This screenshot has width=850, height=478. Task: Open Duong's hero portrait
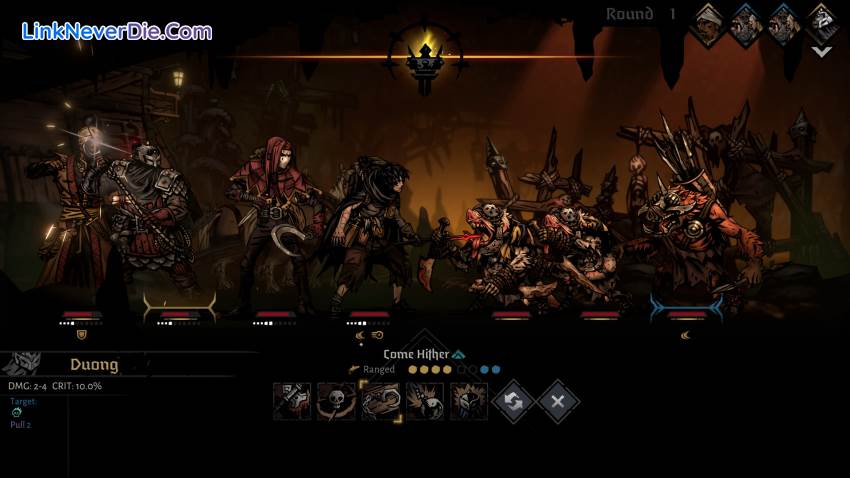pos(22,364)
